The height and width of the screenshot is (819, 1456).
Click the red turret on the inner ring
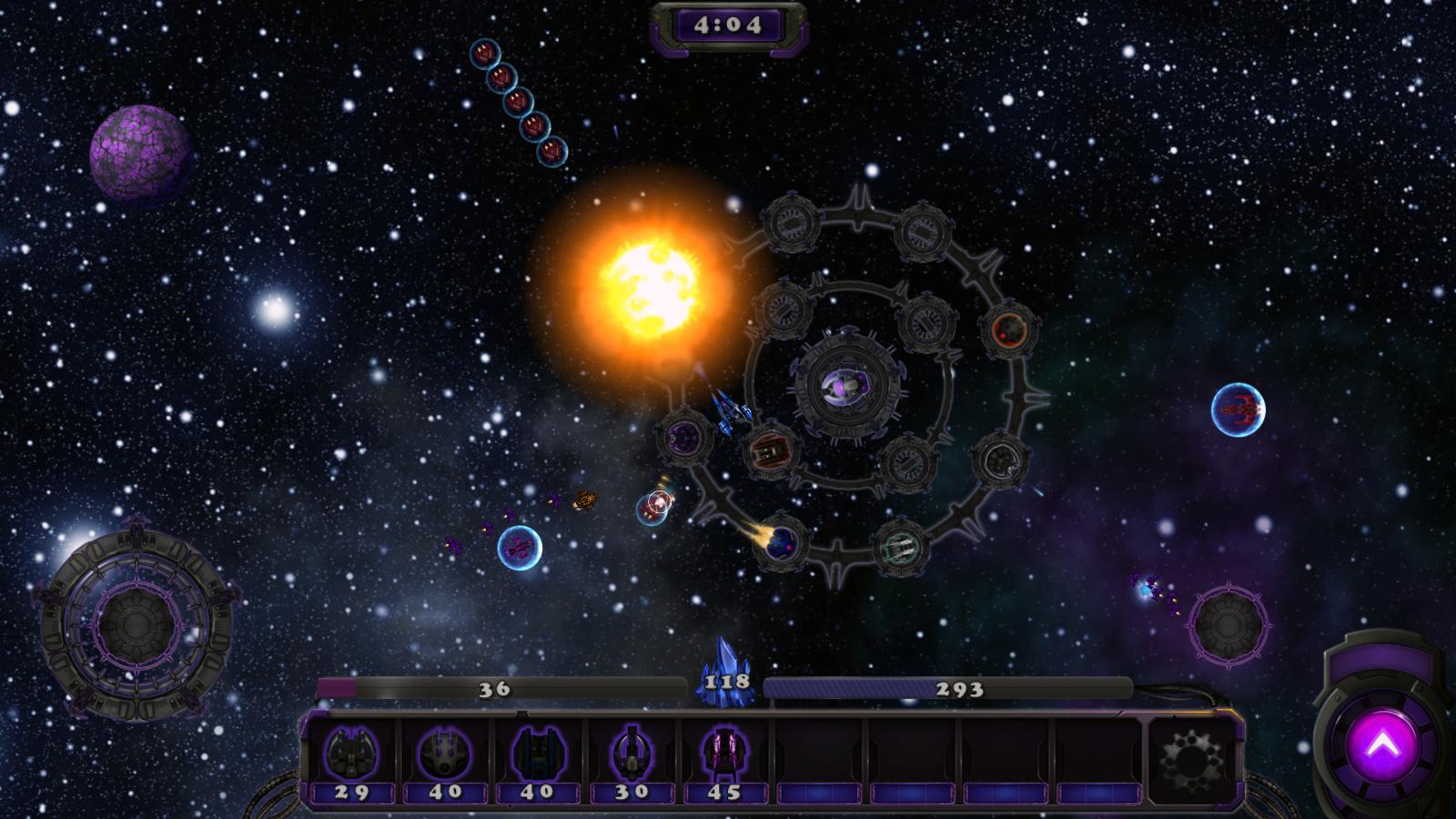click(x=769, y=450)
